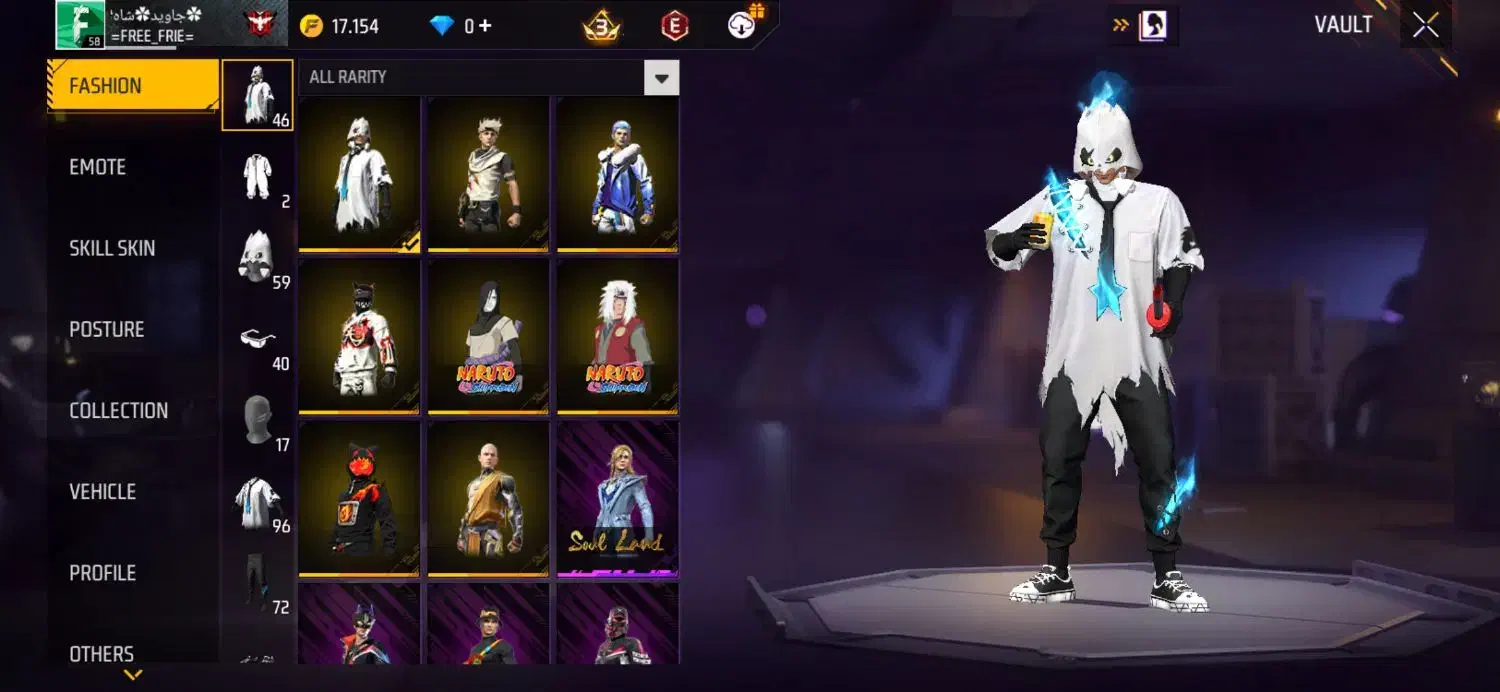The width and height of the screenshot is (1500, 692).
Task: Open the Fashion category
Action: pos(132,86)
